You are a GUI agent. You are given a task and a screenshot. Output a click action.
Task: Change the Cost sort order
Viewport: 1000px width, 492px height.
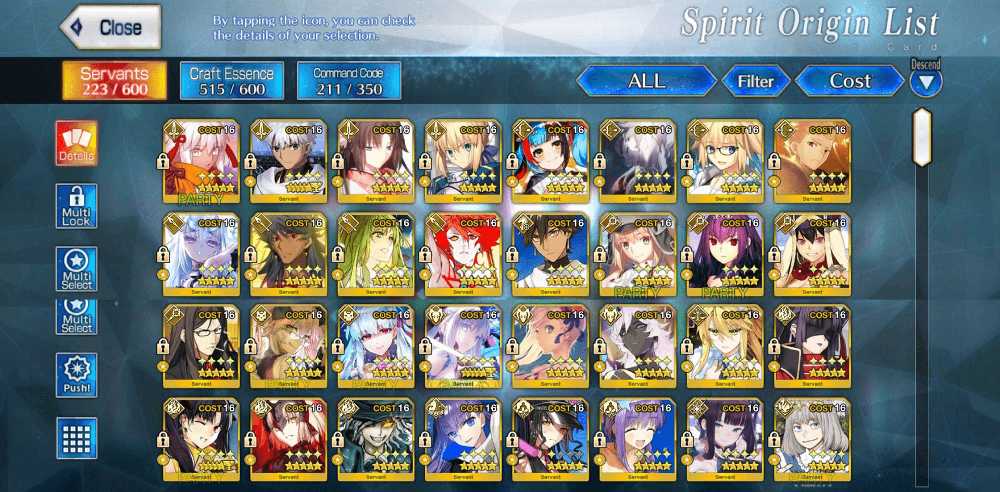[x=849, y=81]
